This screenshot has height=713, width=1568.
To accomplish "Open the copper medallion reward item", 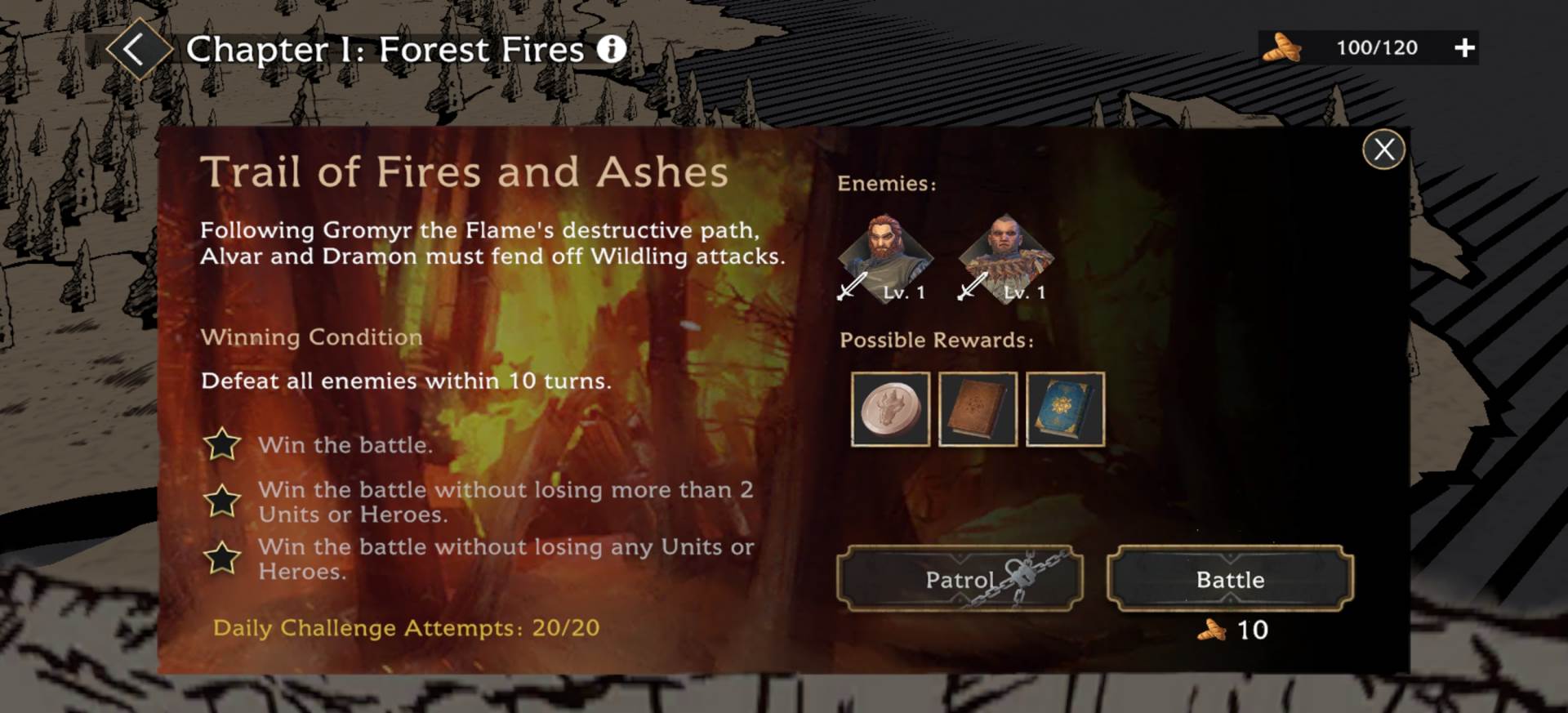I will click(889, 409).
